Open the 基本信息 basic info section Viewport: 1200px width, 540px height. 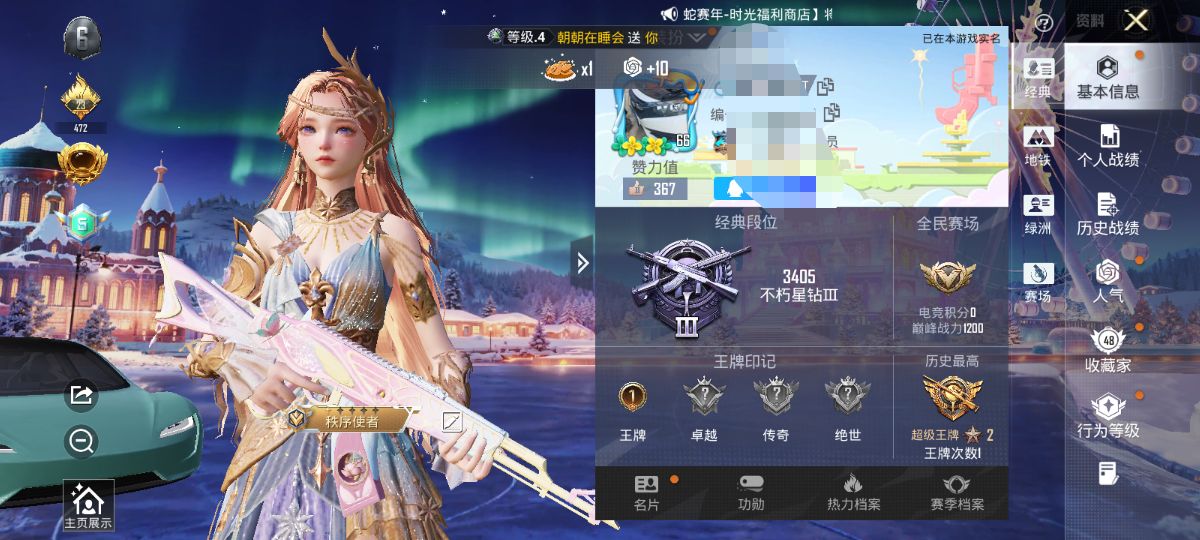point(1107,77)
